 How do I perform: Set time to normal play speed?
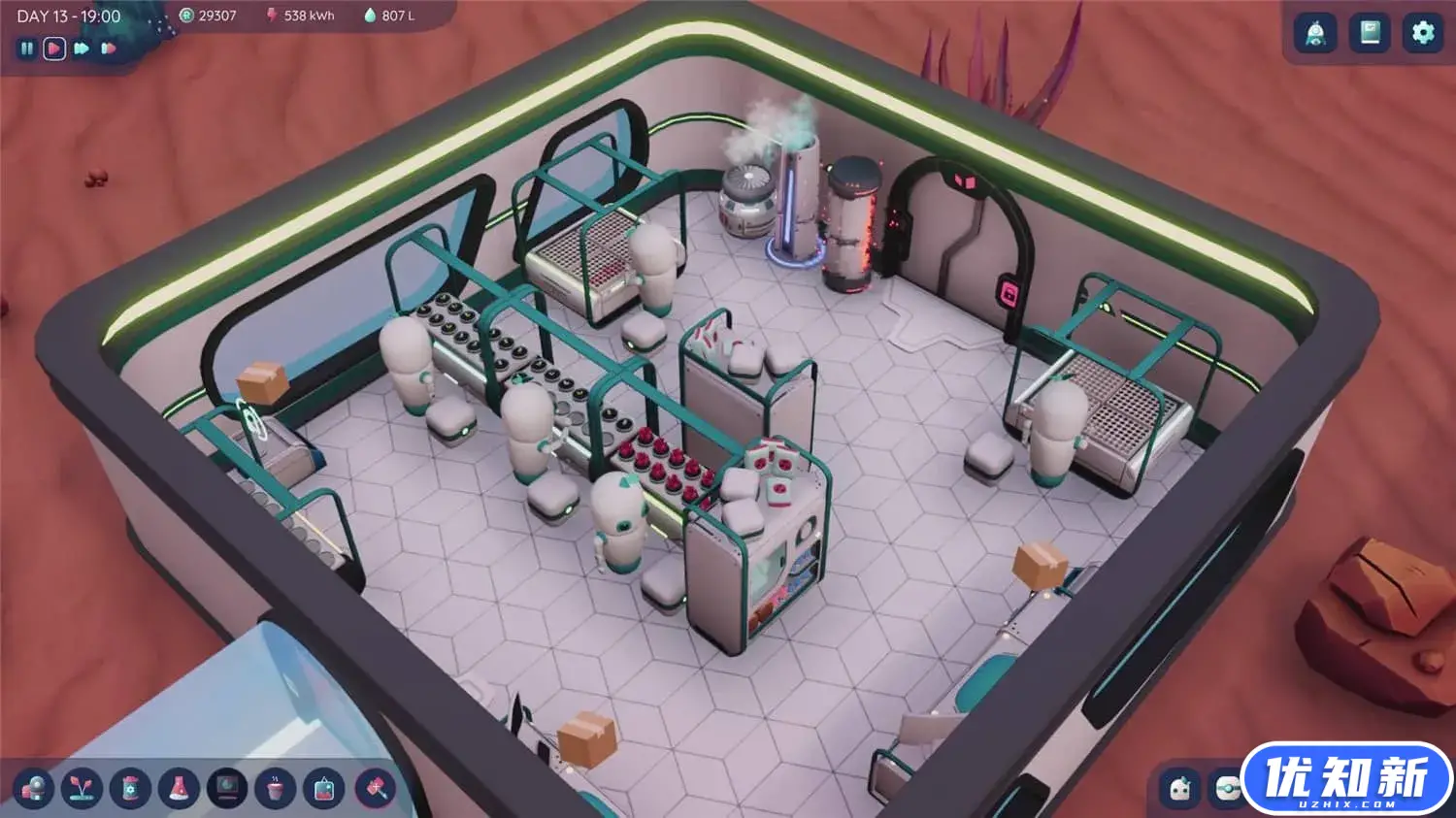[54, 49]
